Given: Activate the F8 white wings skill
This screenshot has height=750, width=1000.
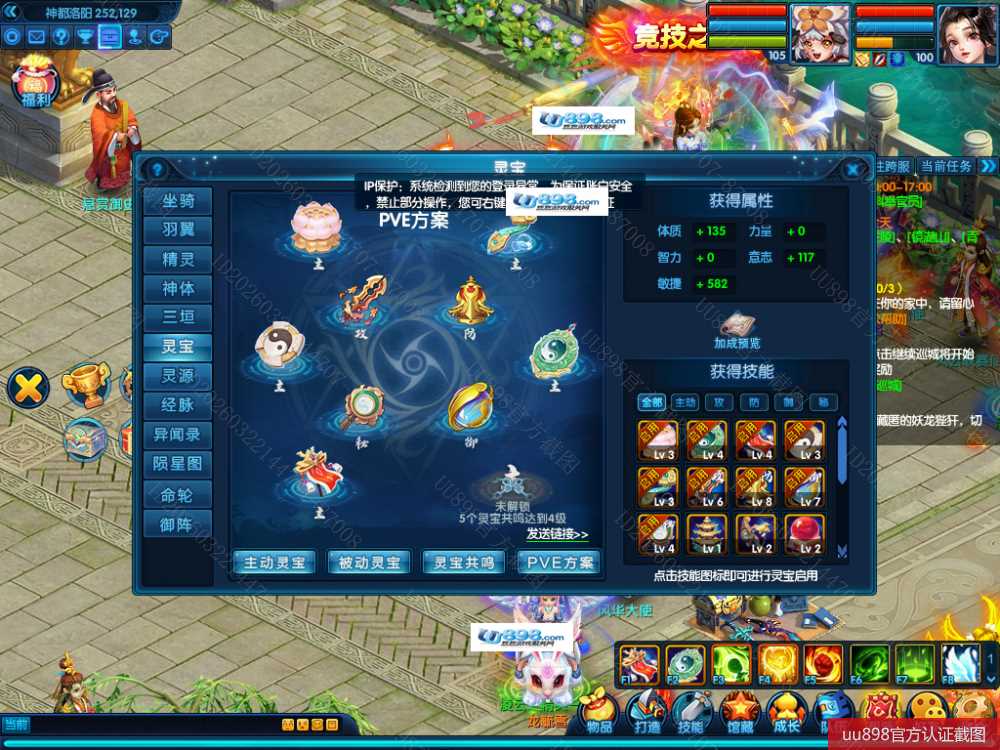Looking at the screenshot, I should point(960,663).
